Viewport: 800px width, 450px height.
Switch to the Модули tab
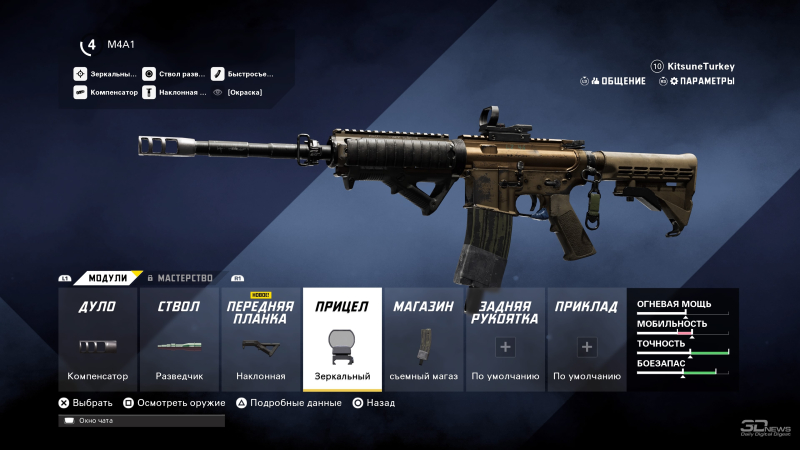click(107, 277)
